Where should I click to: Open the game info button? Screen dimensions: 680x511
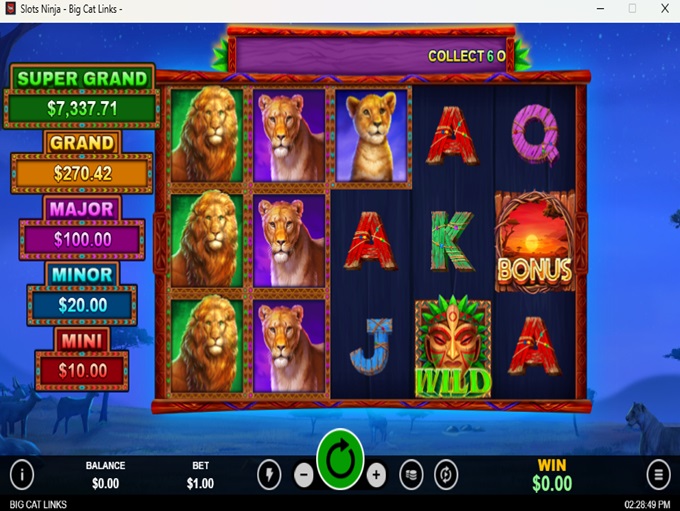pos(21,474)
